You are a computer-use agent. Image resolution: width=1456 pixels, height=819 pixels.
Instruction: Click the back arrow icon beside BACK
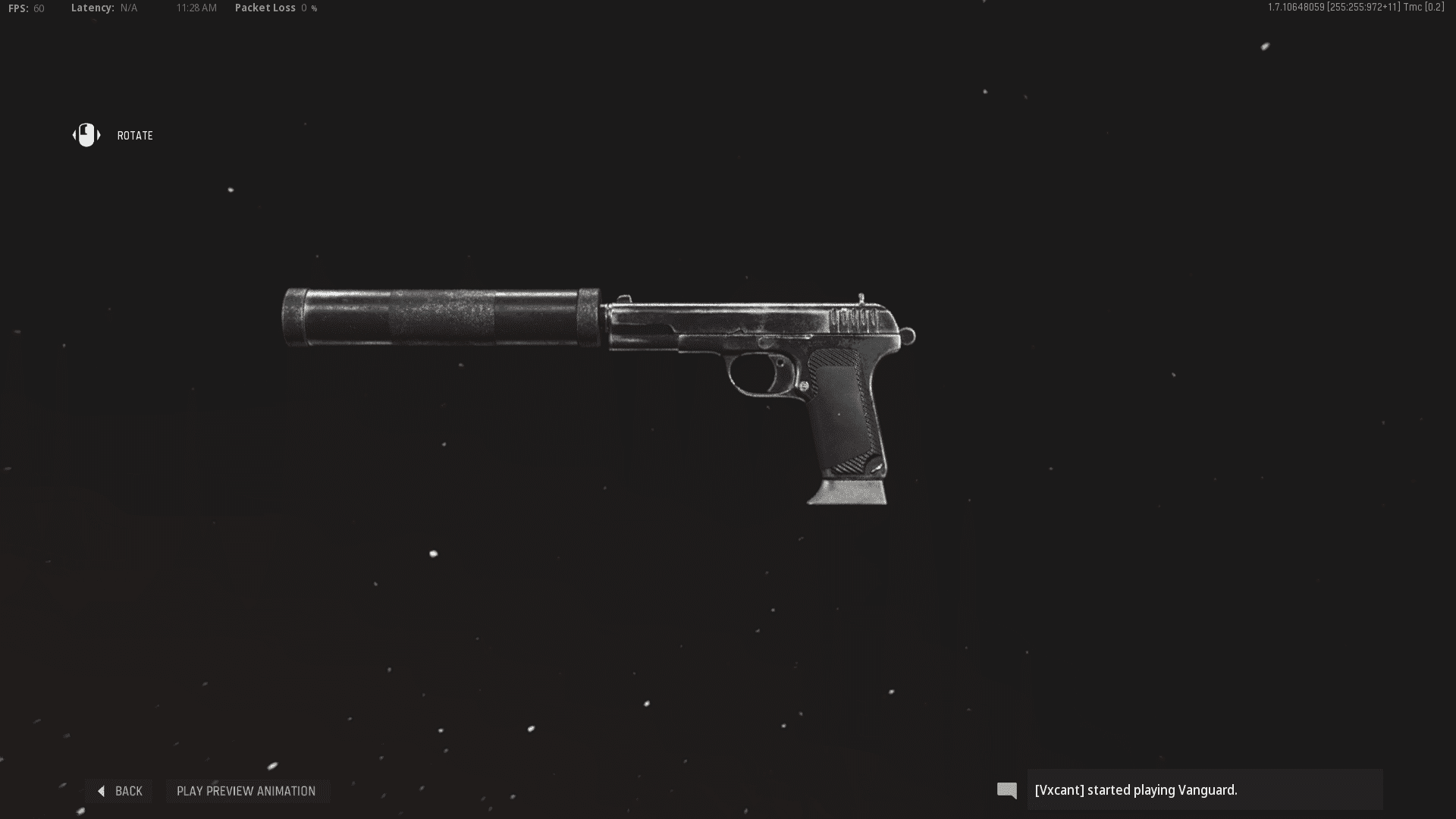tap(101, 791)
